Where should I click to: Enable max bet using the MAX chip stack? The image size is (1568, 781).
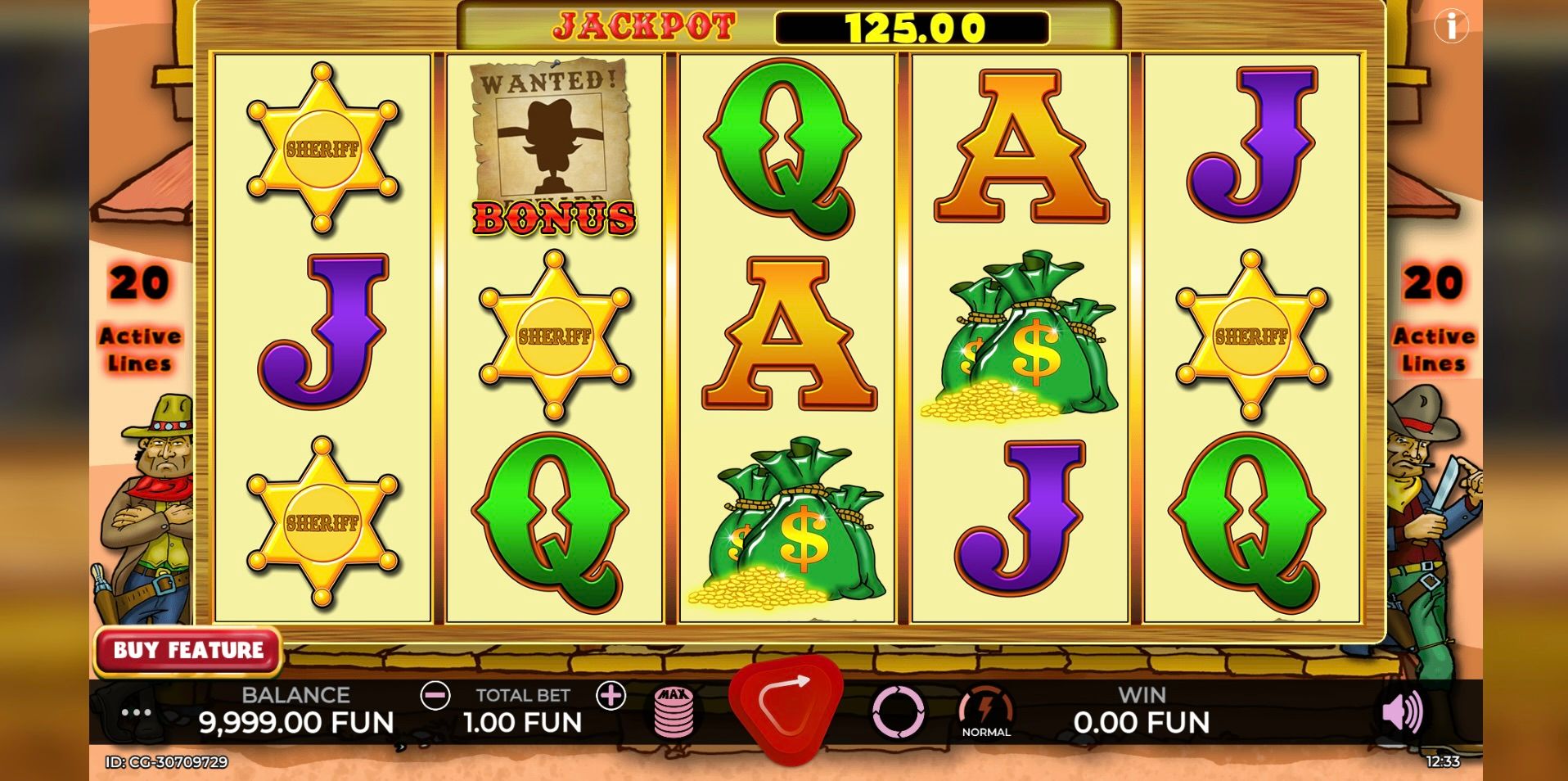coord(674,712)
